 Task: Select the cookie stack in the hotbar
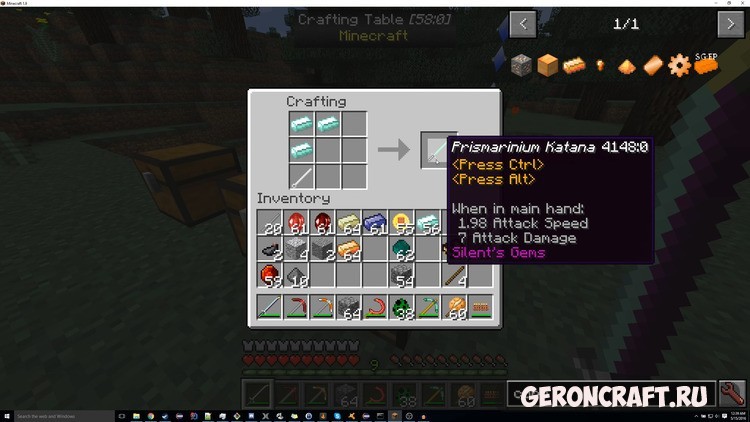pyautogui.click(x=455, y=306)
